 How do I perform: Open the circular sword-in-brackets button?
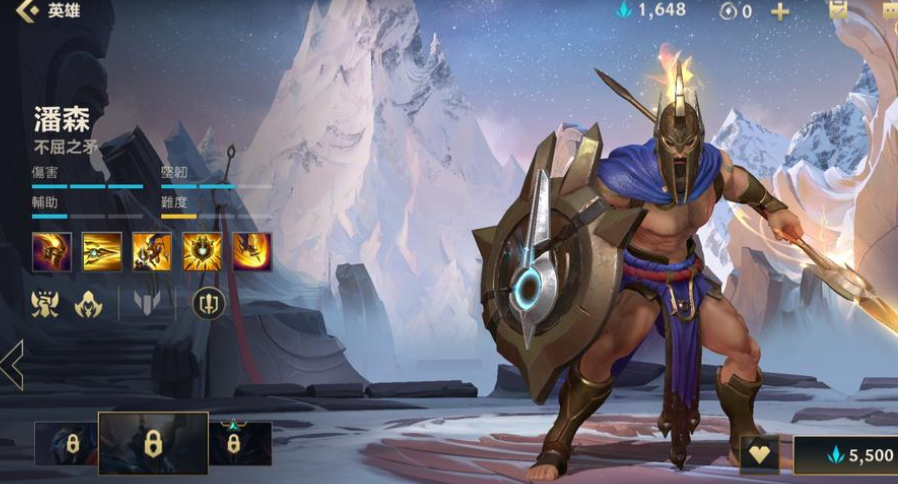[x=208, y=303]
